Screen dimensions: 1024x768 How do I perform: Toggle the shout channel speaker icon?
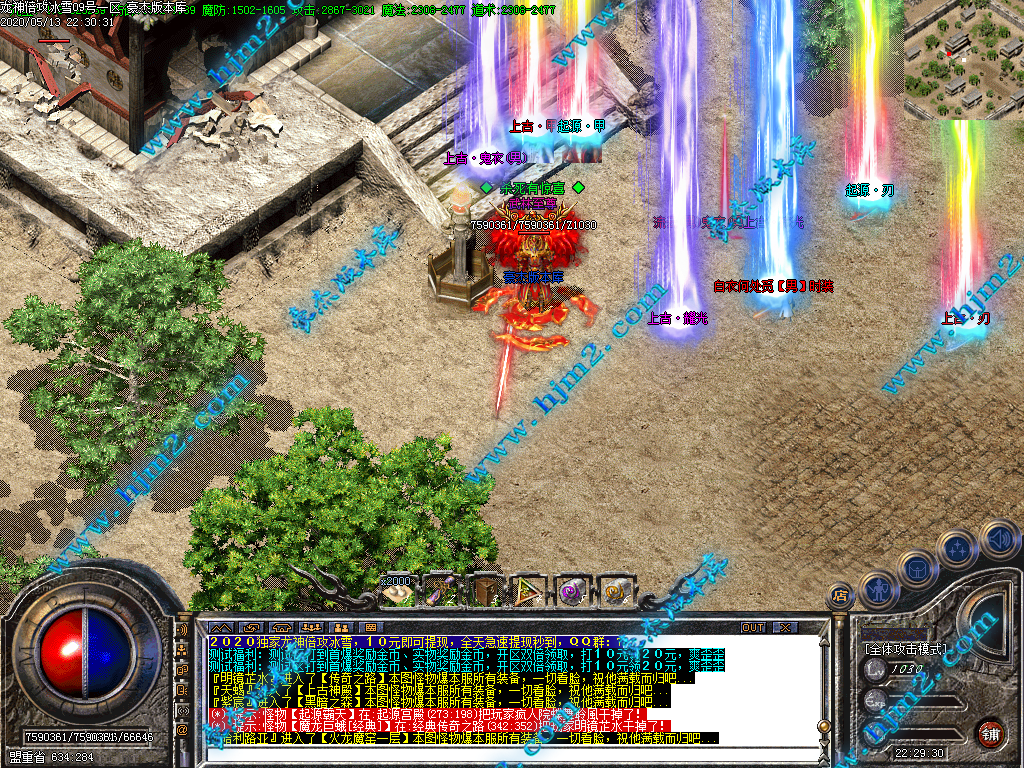(x=183, y=632)
